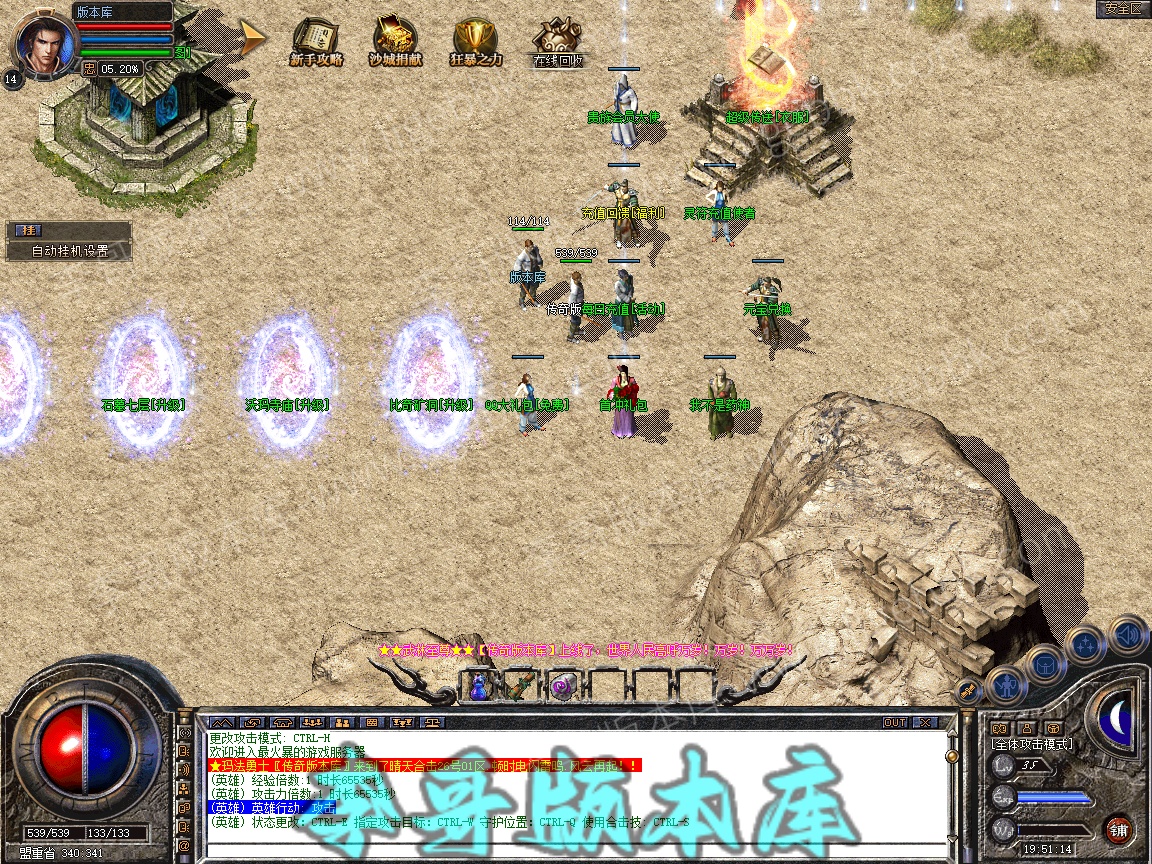Open the skills sparkle round button
The height and width of the screenshot is (864, 1152).
(1086, 643)
